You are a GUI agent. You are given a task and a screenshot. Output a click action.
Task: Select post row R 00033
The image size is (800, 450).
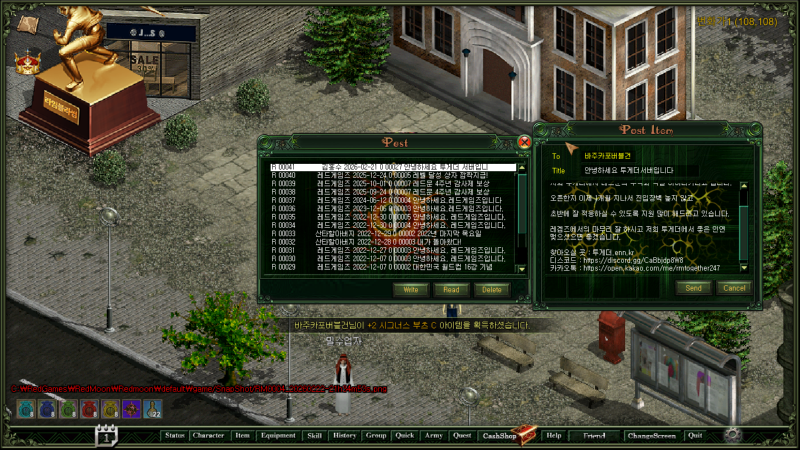(x=390, y=233)
